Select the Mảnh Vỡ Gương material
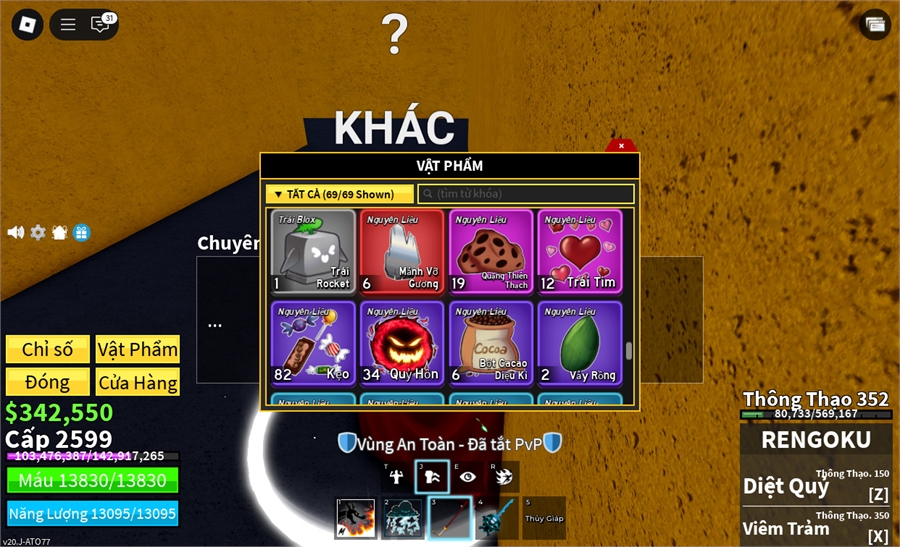 [x=402, y=251]
